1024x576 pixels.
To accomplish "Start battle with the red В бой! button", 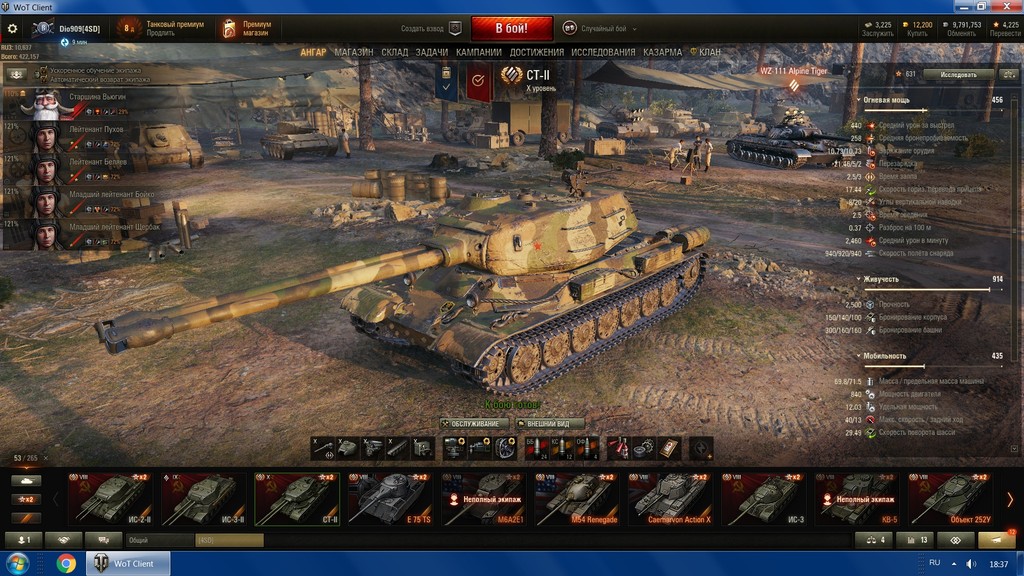I will tap(511, 28).
